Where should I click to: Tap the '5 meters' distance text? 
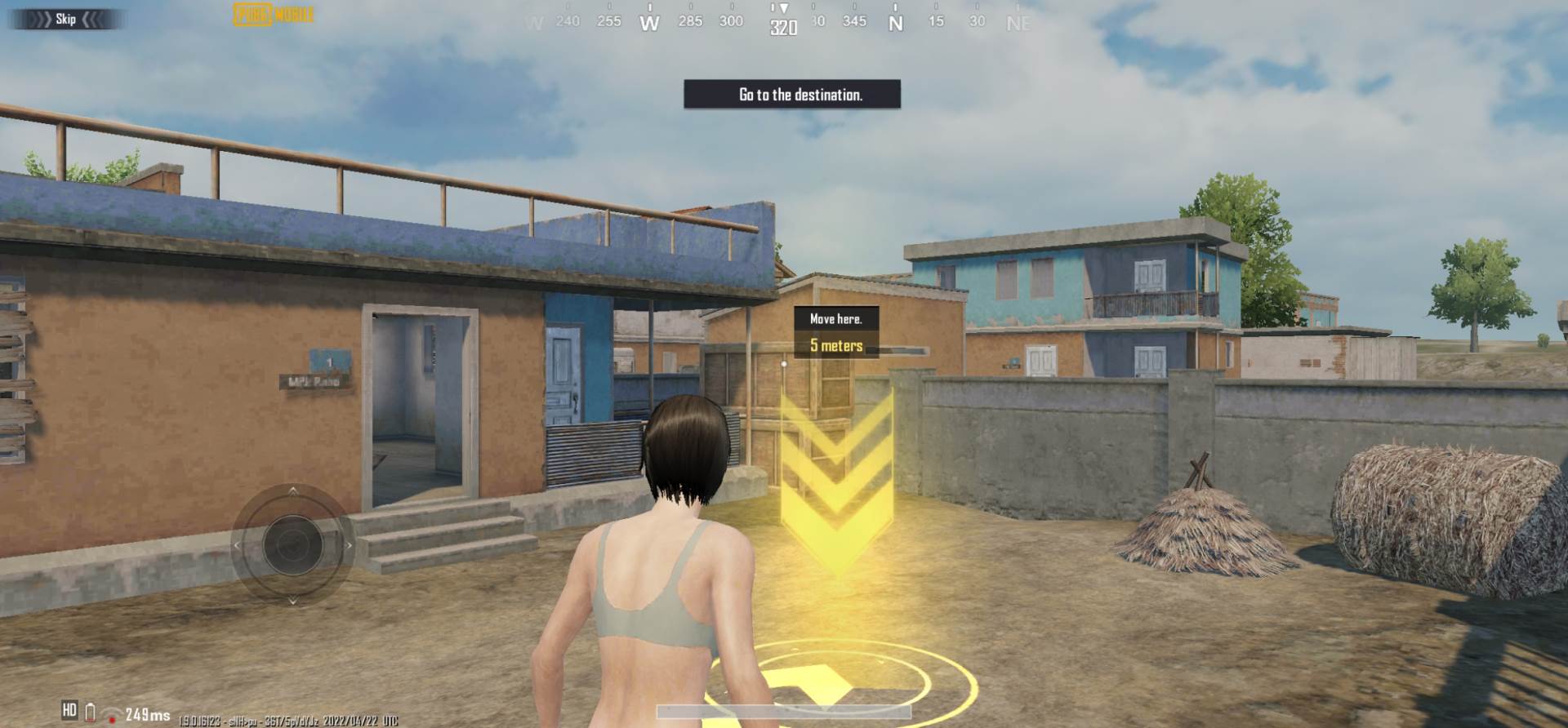[x=836, y=346]
